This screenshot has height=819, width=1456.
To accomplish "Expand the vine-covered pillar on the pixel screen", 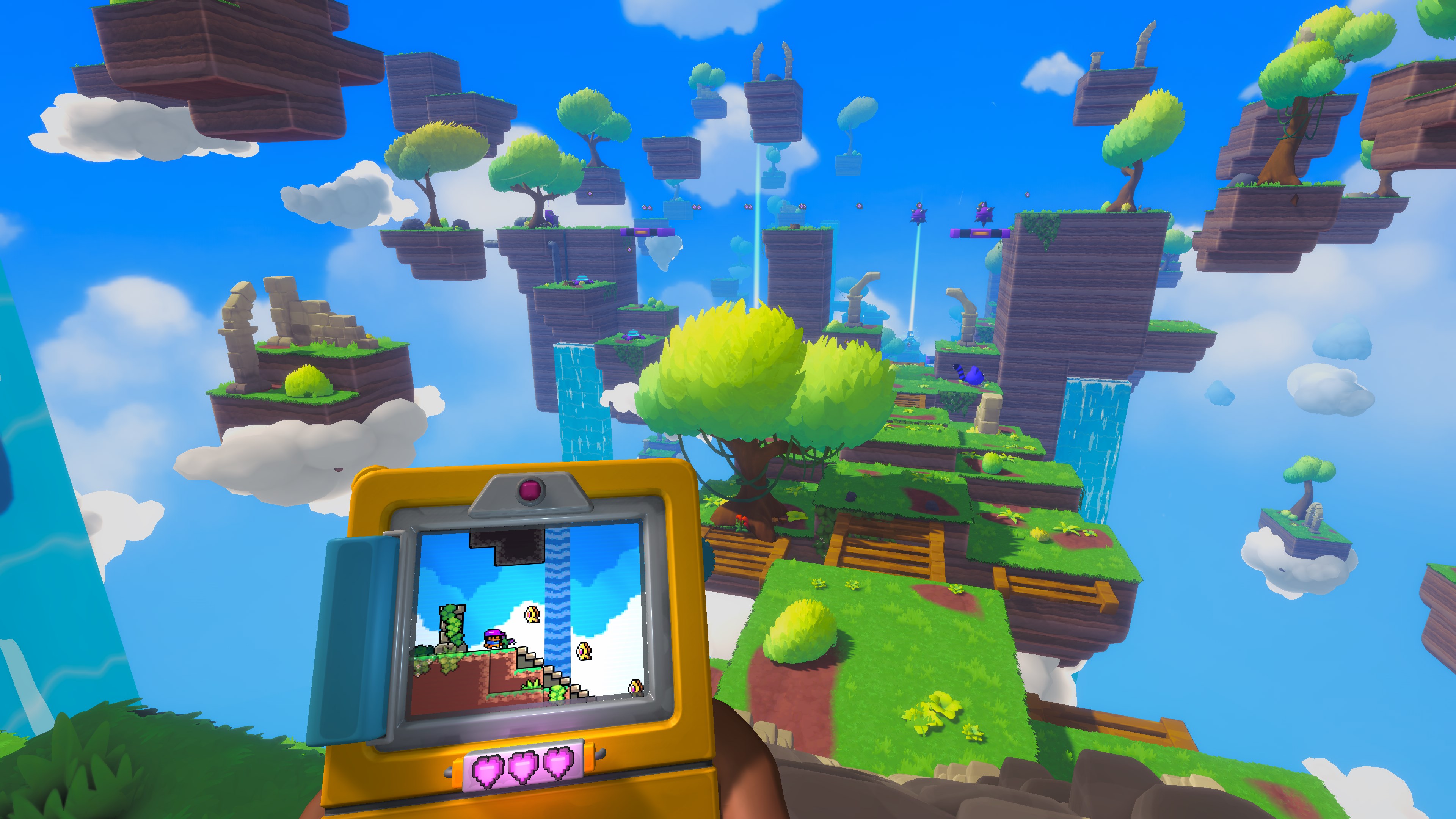I will click(x=452, y=626).
